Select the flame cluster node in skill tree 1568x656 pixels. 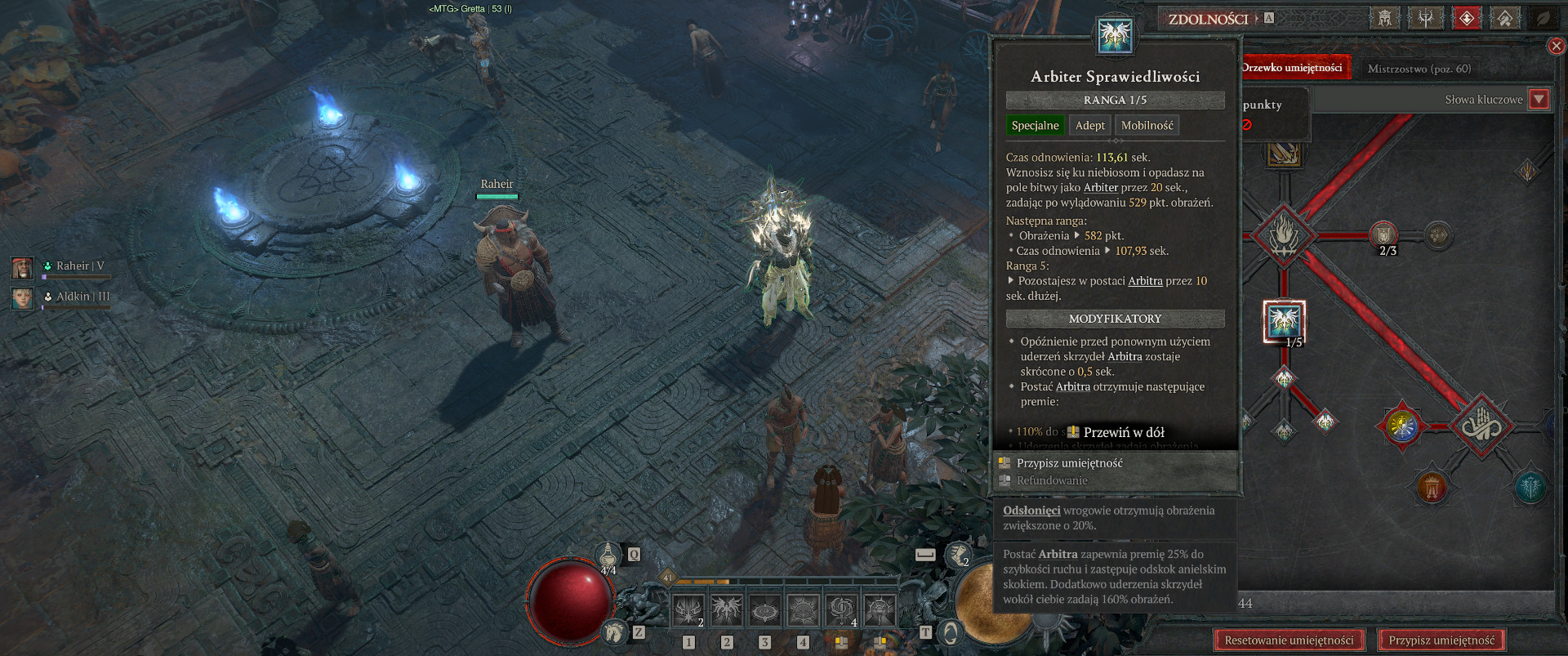(x=1284, y=235)
